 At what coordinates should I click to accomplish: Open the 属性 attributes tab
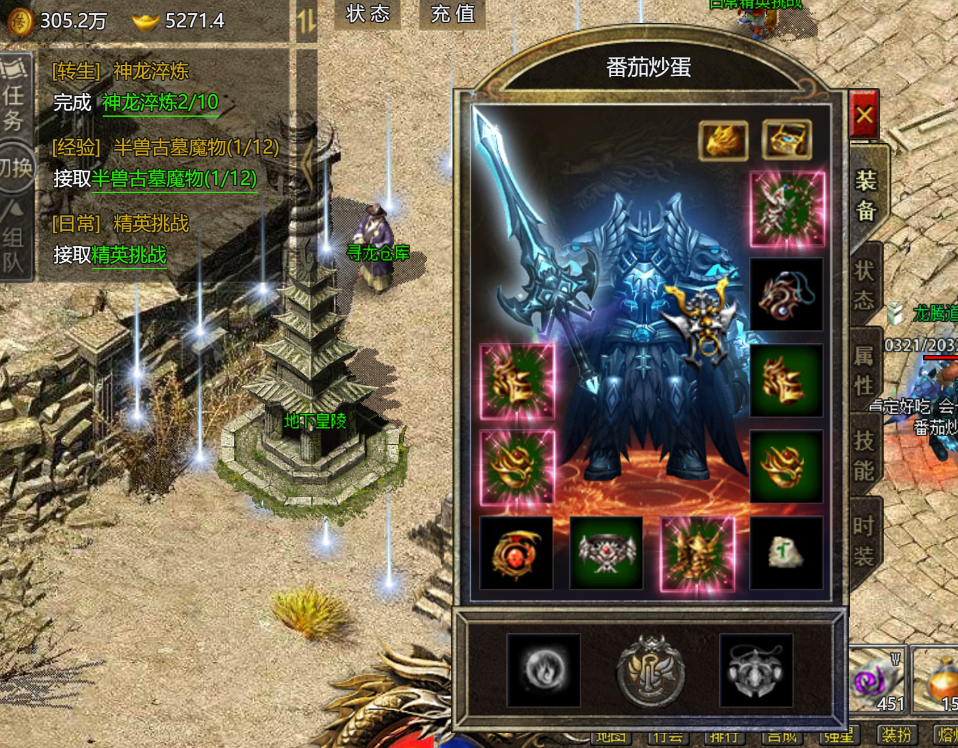click(x=865, y=370)
